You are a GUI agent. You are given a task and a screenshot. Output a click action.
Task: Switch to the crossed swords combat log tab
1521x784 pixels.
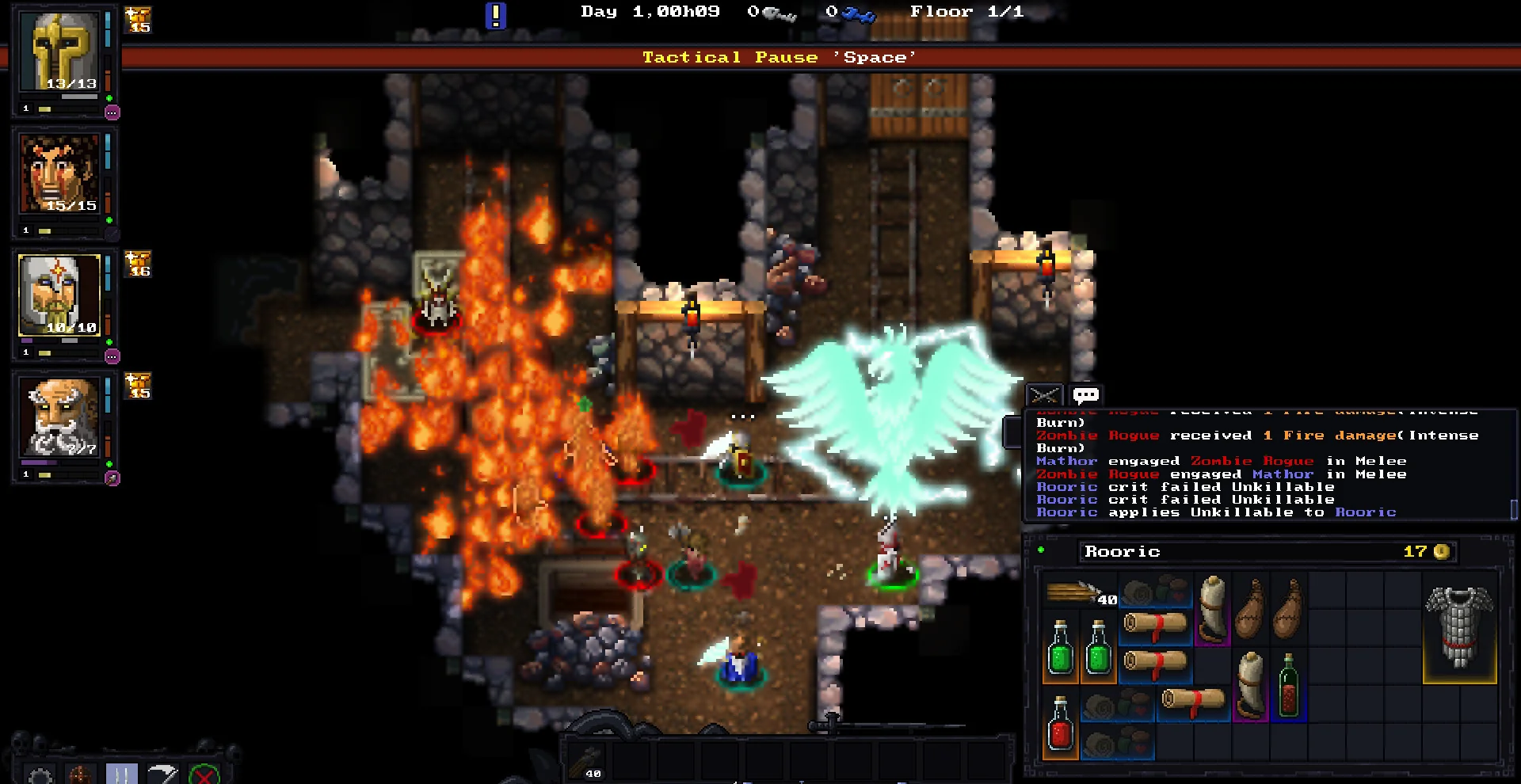coord(1044,394)
